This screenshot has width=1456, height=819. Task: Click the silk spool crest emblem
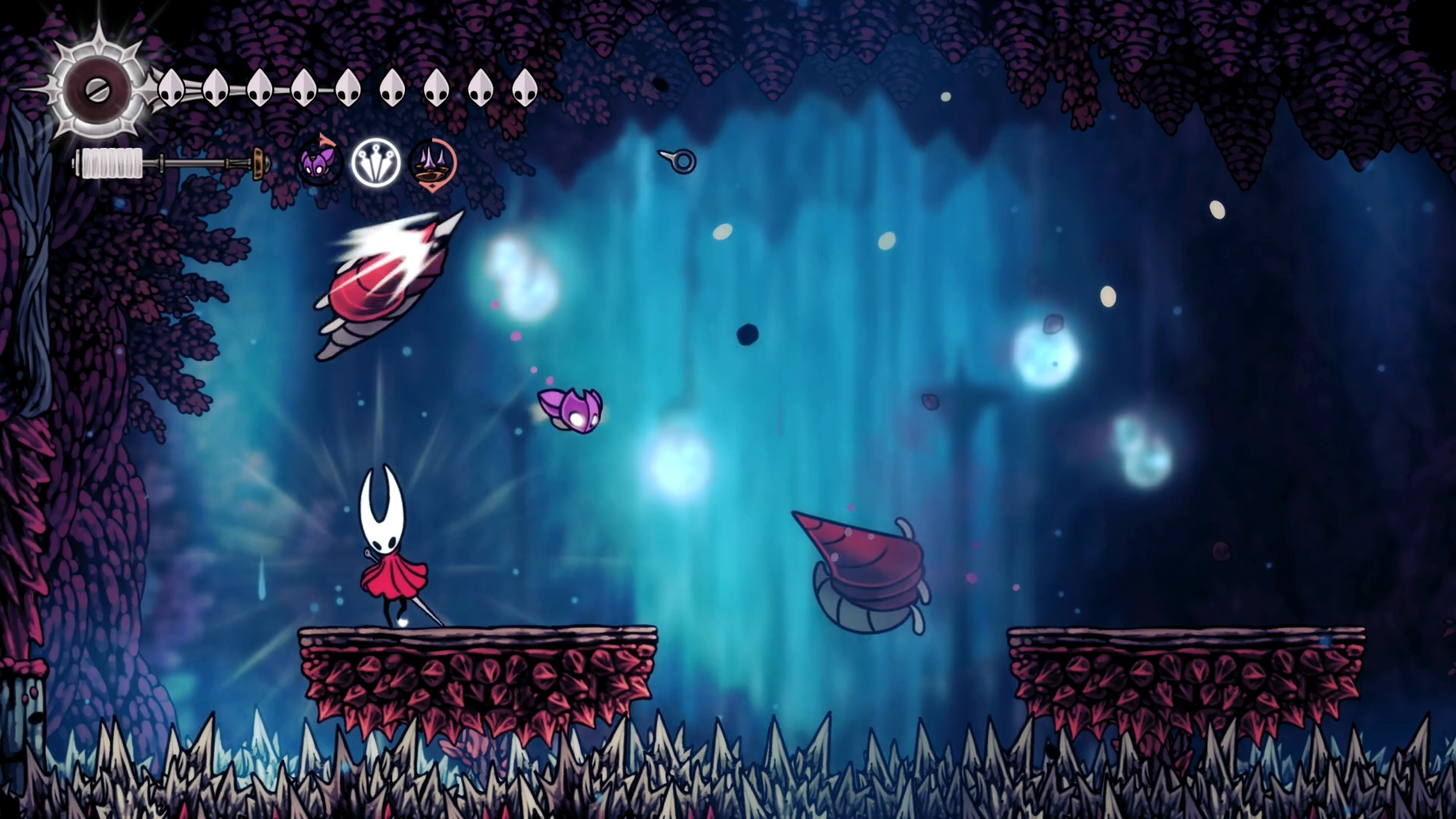(x=98, y=90)
